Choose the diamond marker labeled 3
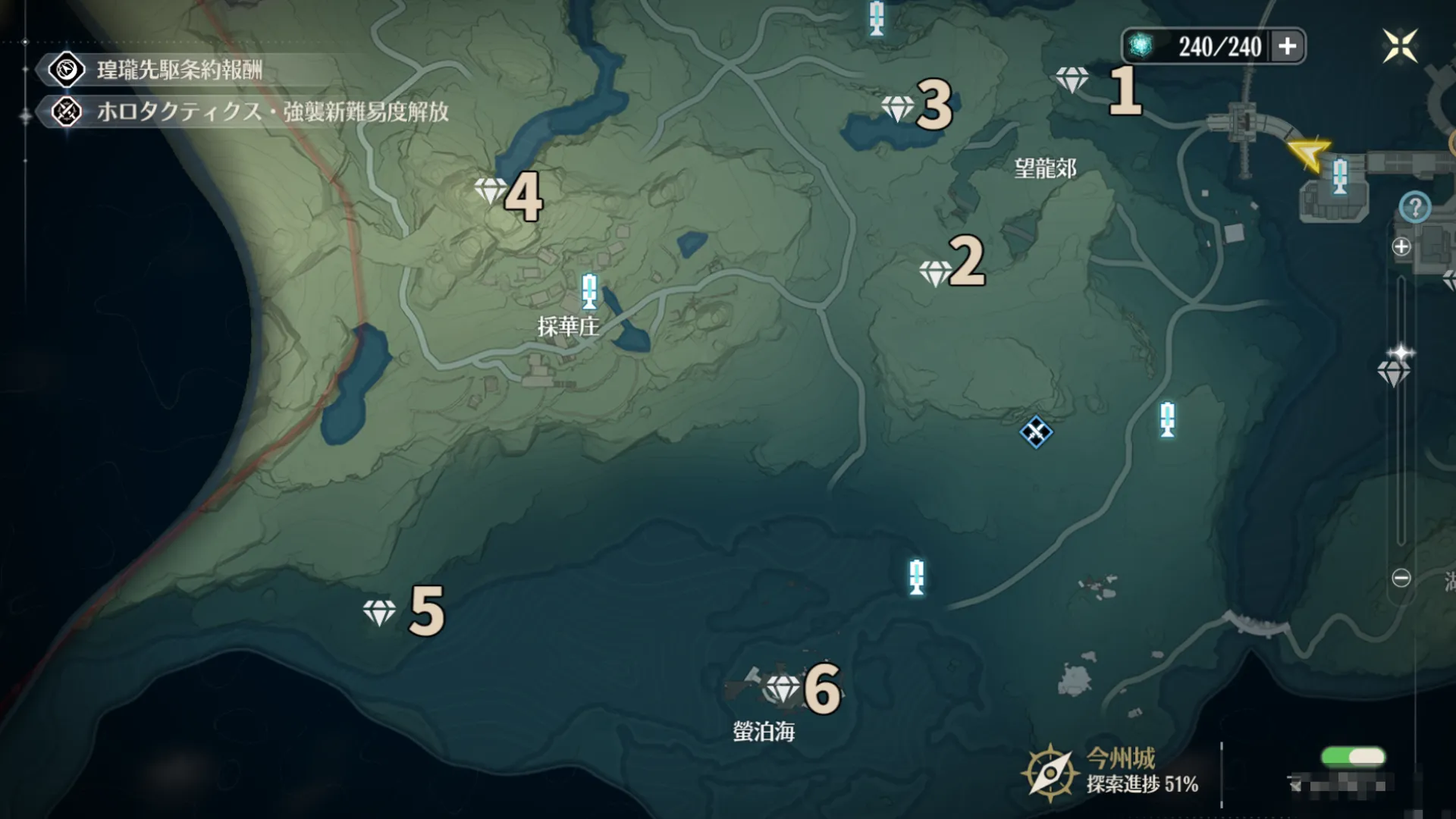 tap(897, 108)
